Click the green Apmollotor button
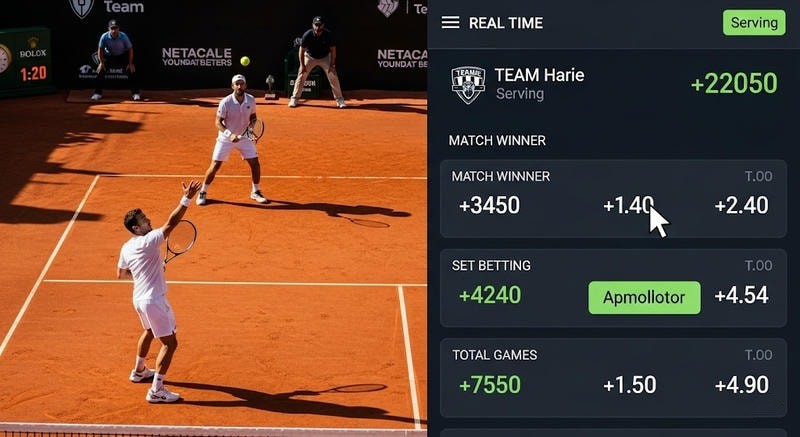 (644, 297)
